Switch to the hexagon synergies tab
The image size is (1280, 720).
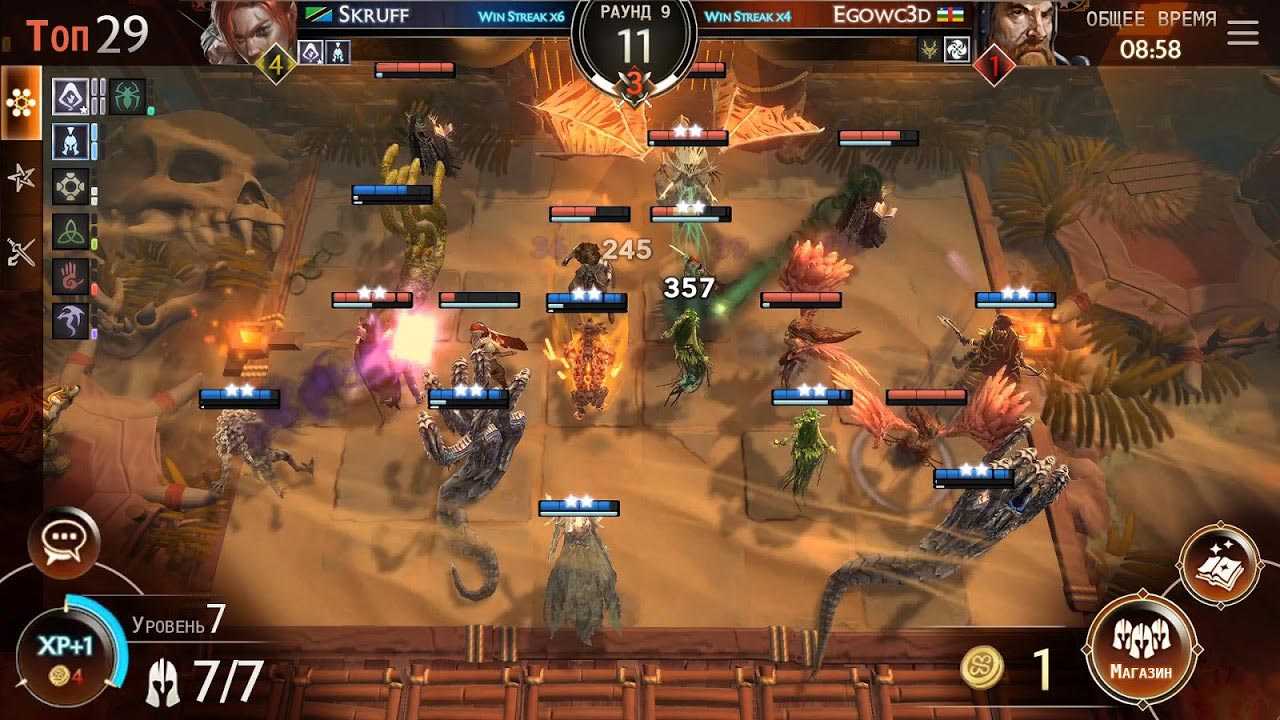pos(21,103)
